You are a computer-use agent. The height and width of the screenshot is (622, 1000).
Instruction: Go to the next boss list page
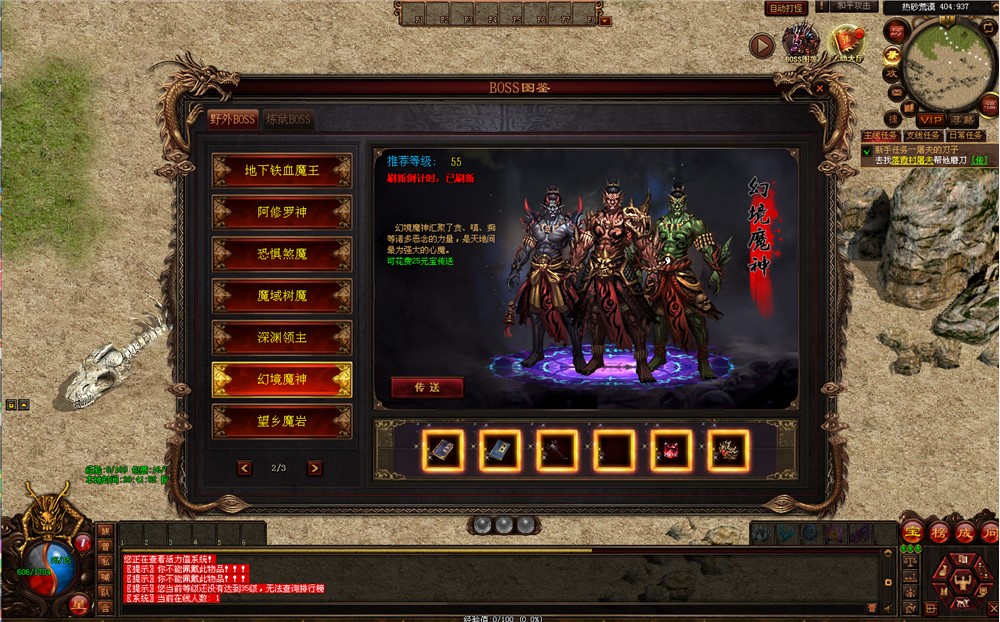315,467
